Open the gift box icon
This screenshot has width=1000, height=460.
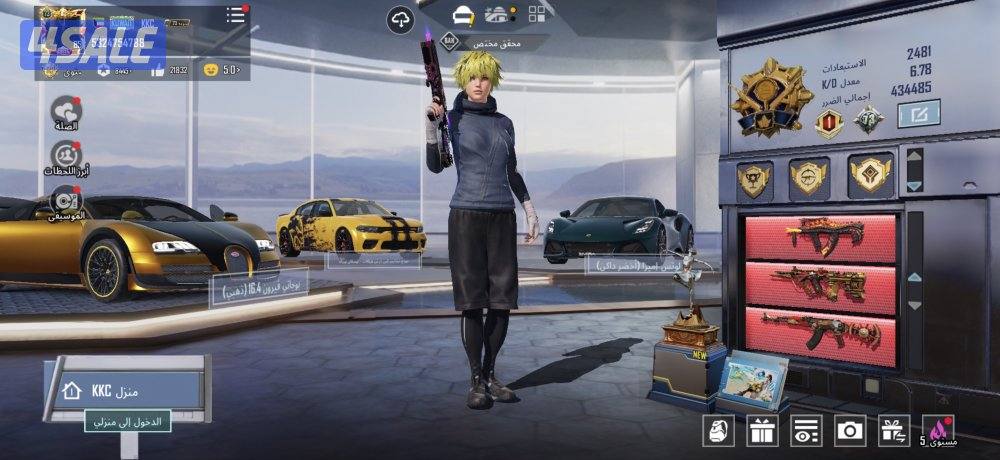click(x=762, y=431)
